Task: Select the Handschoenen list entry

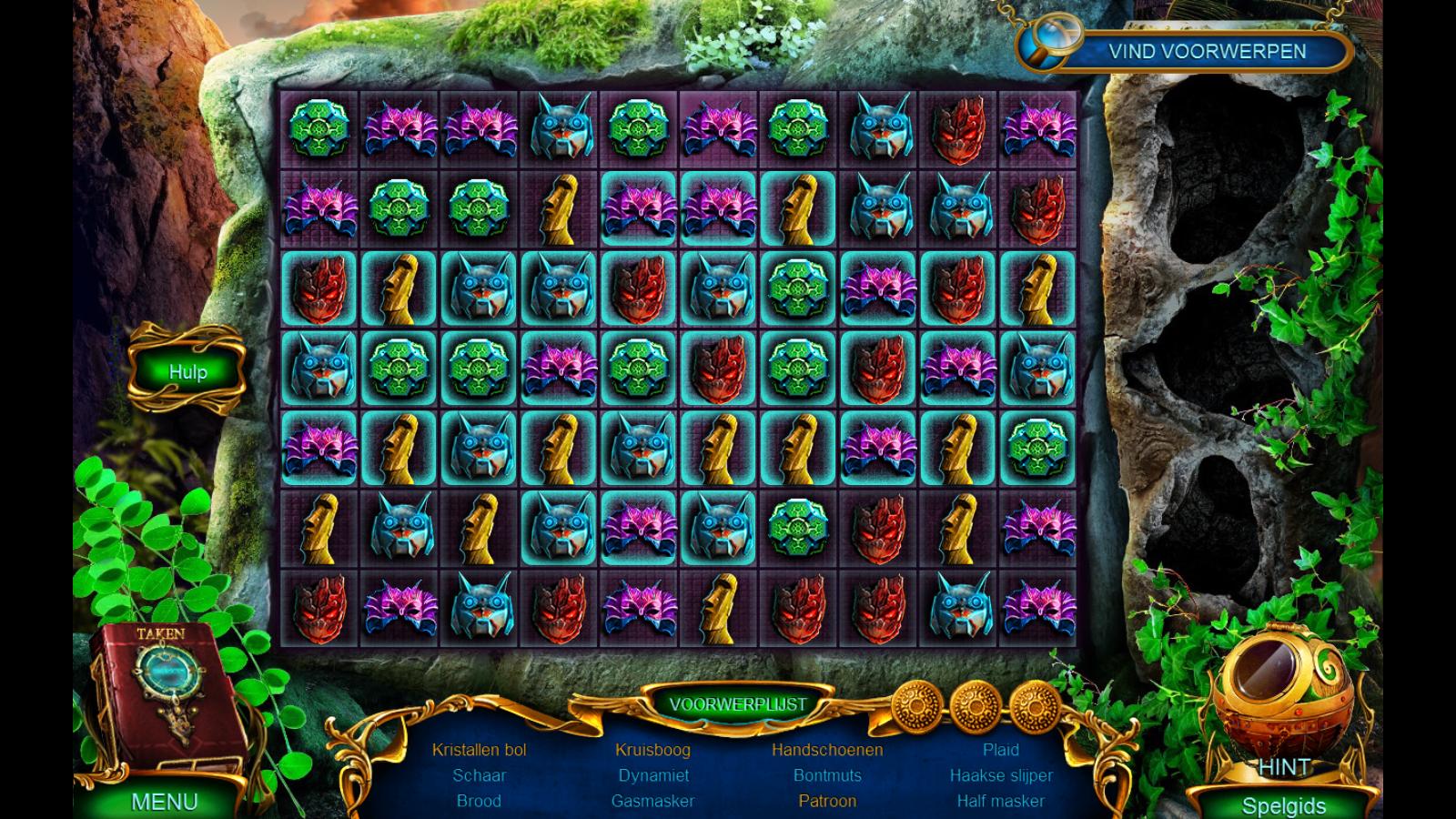Action: tap(827, 750)
